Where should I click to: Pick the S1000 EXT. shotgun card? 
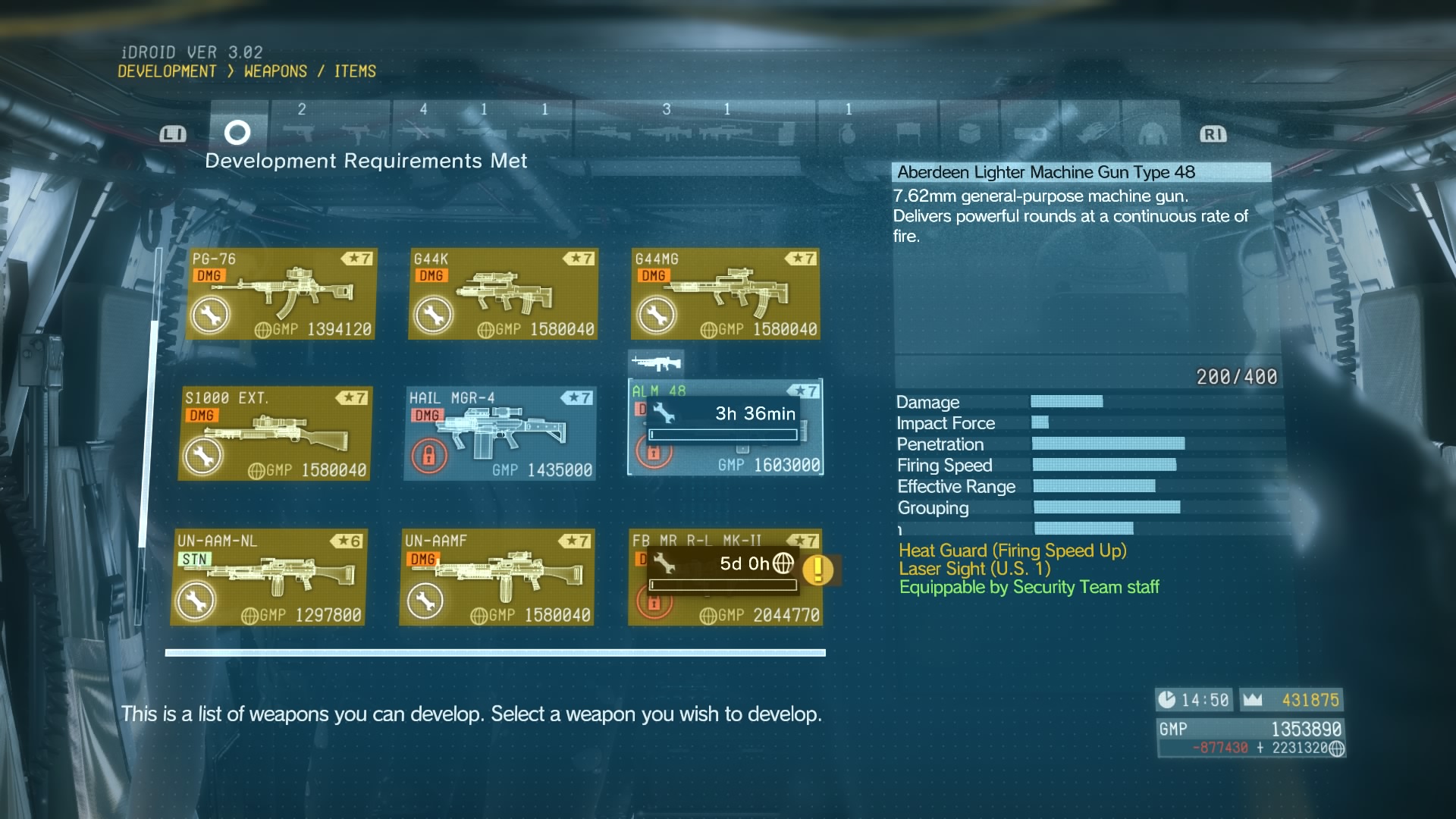tap(275, 434)
